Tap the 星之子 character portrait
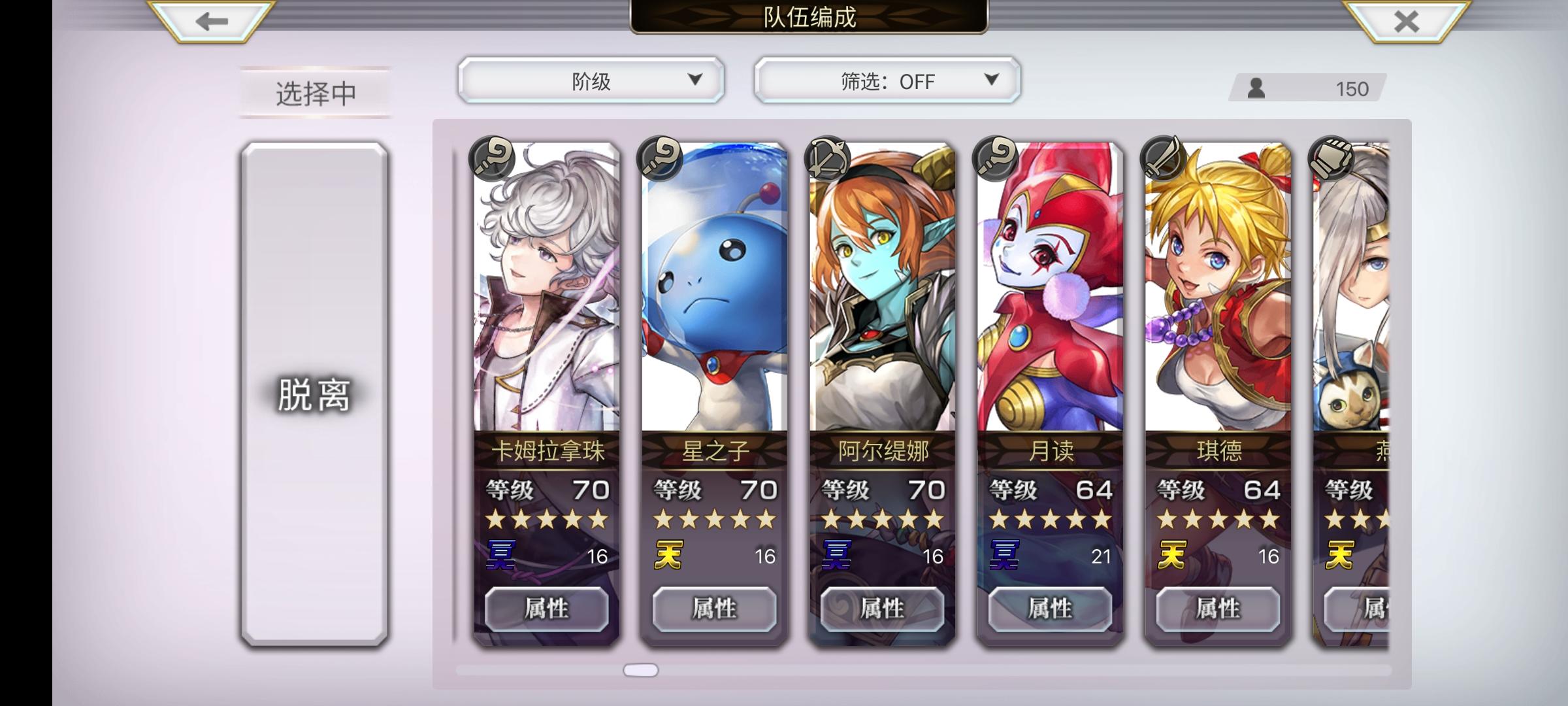Viewport: 1568px width, 706px height. [x=715, y=294]
